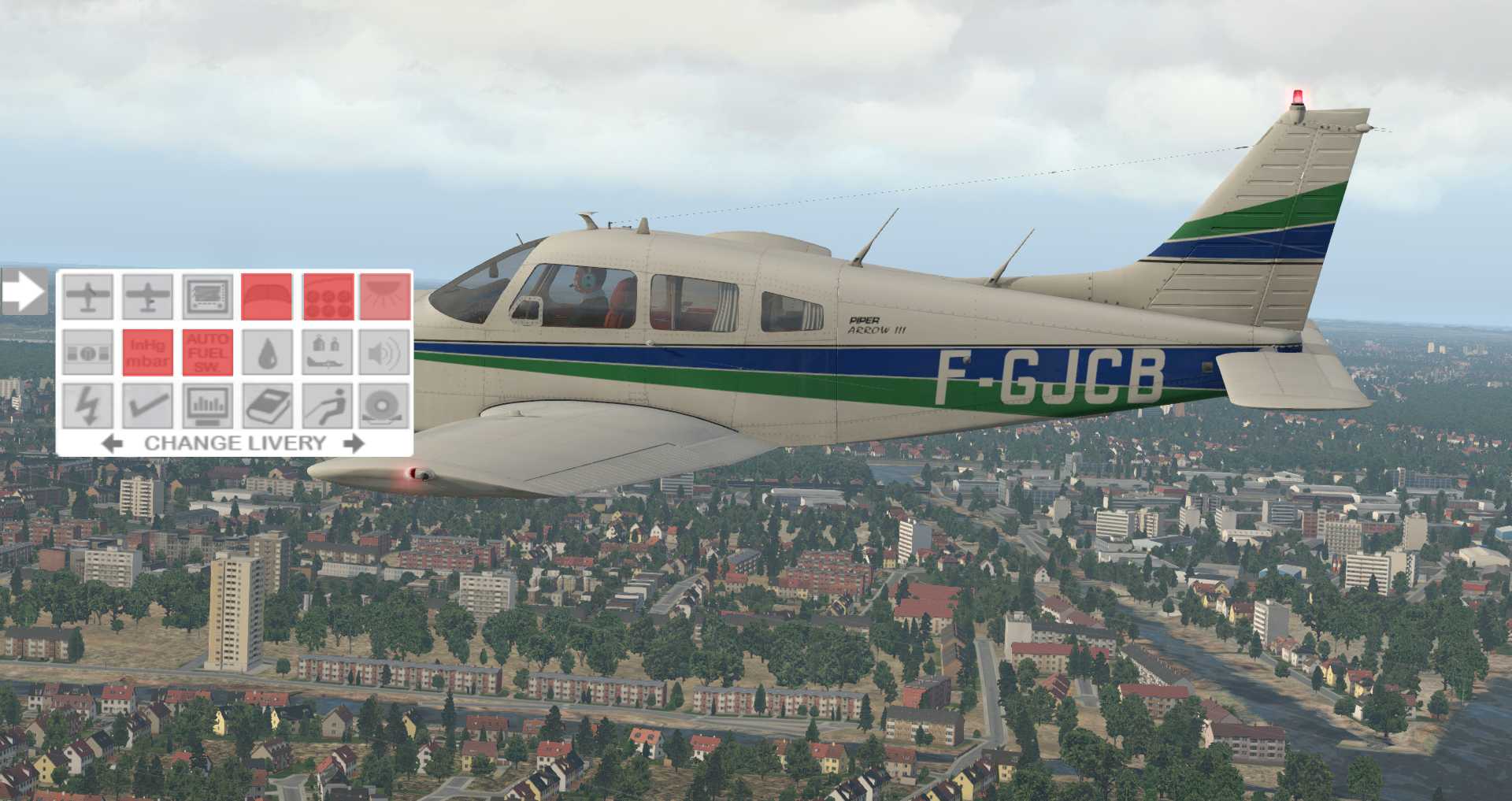Select the first airplane view icon
1512x801 pixels.
(x=87, y=296)
